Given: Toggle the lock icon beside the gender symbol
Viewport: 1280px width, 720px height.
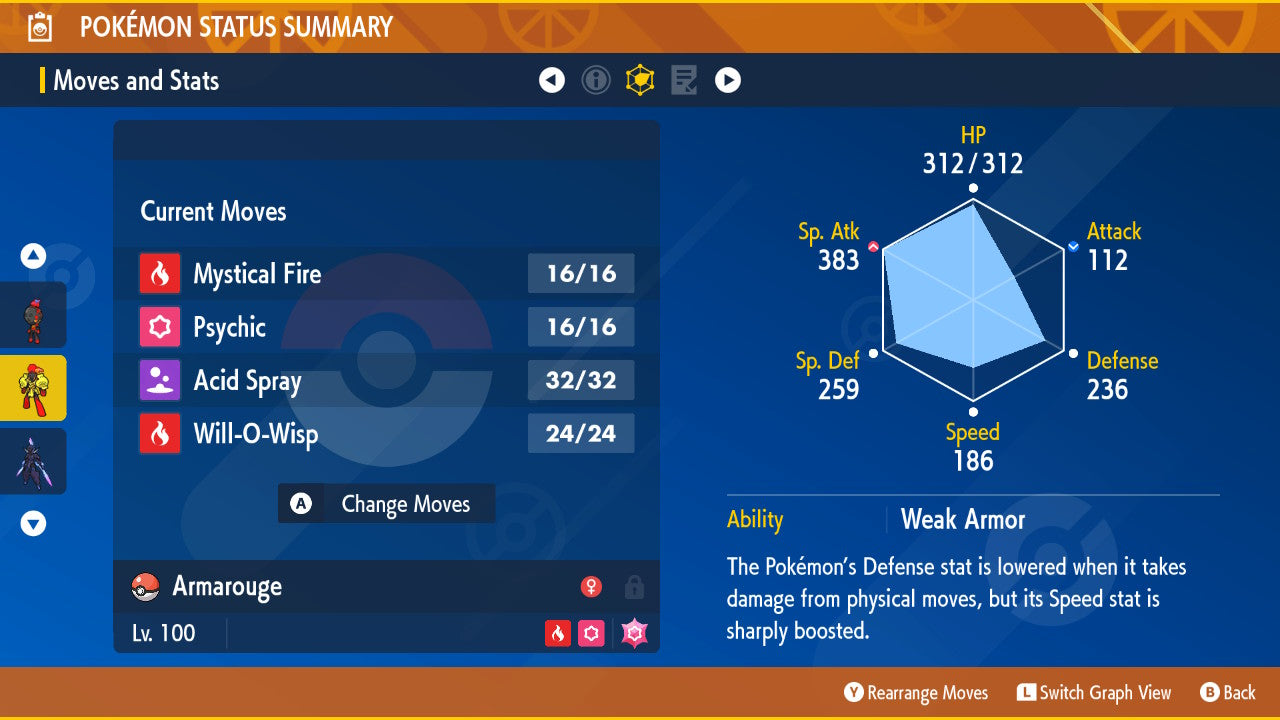Looking at the screenshot, I should [634, 587].
